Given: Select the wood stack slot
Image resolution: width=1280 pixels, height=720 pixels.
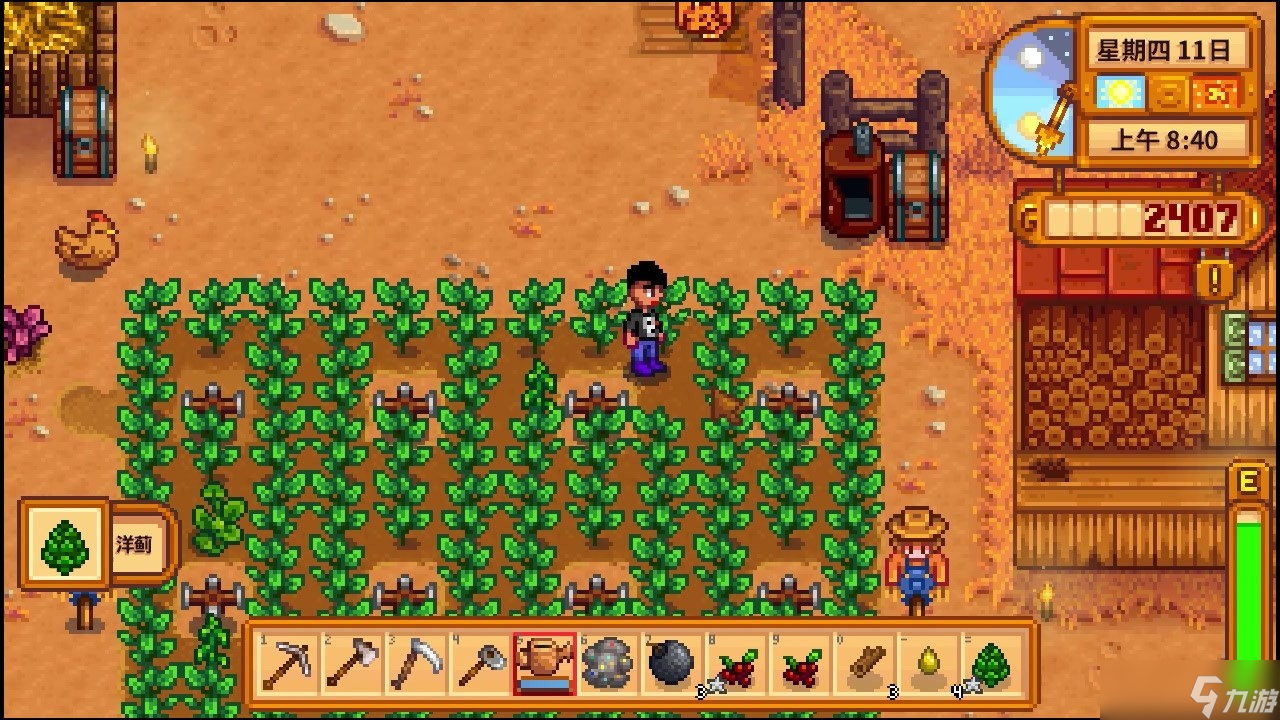Looking at the screenshot, I should pos(863,663).
